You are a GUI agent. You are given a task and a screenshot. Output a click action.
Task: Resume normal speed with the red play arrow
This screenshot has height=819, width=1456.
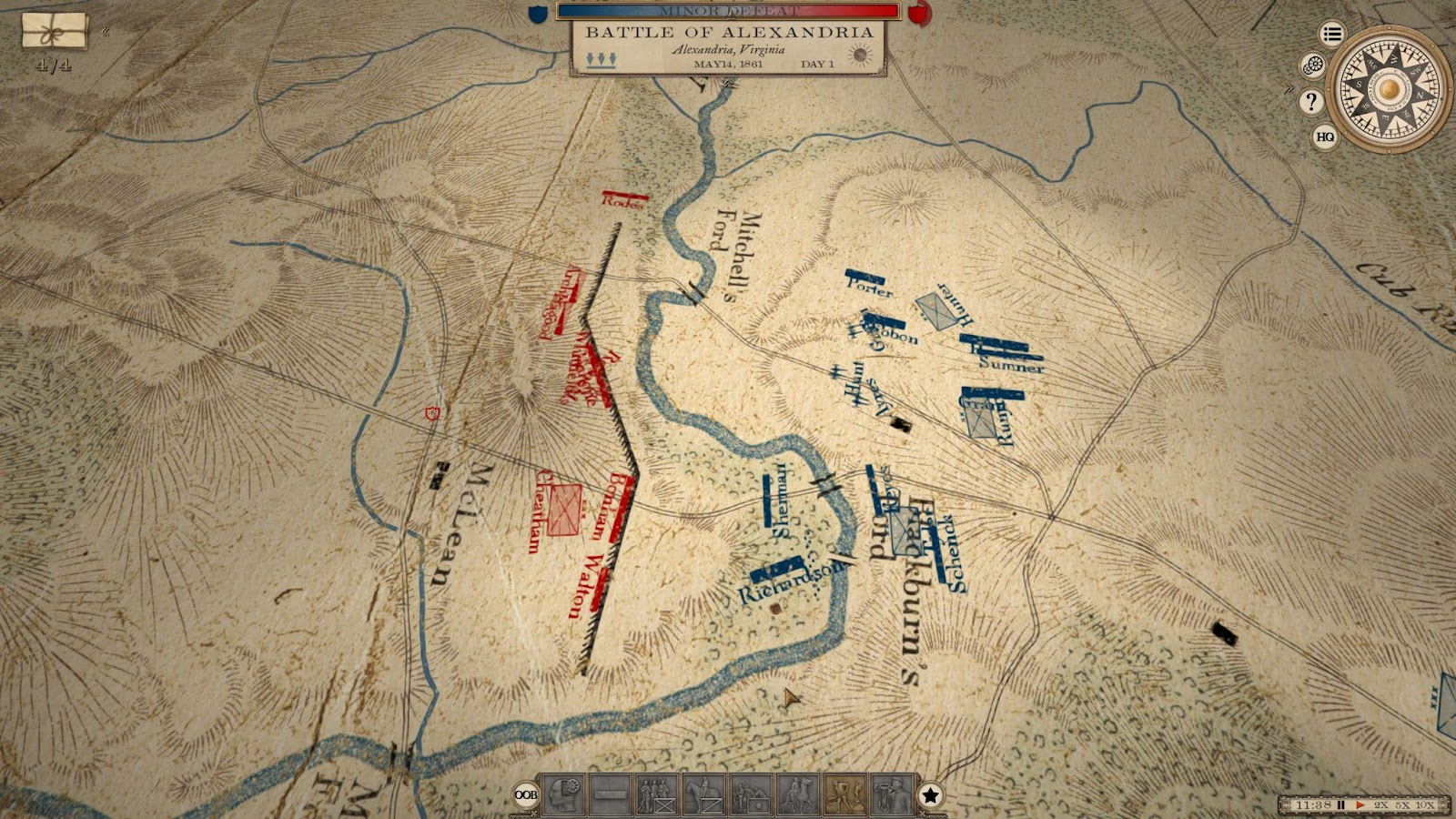(1360, 805)
